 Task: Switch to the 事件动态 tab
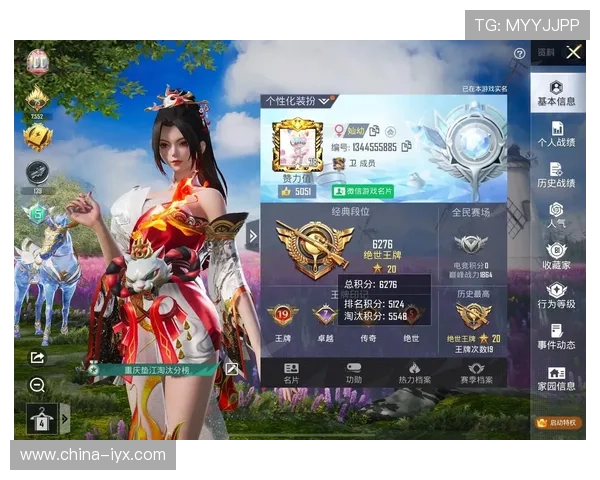click(556, 336)
